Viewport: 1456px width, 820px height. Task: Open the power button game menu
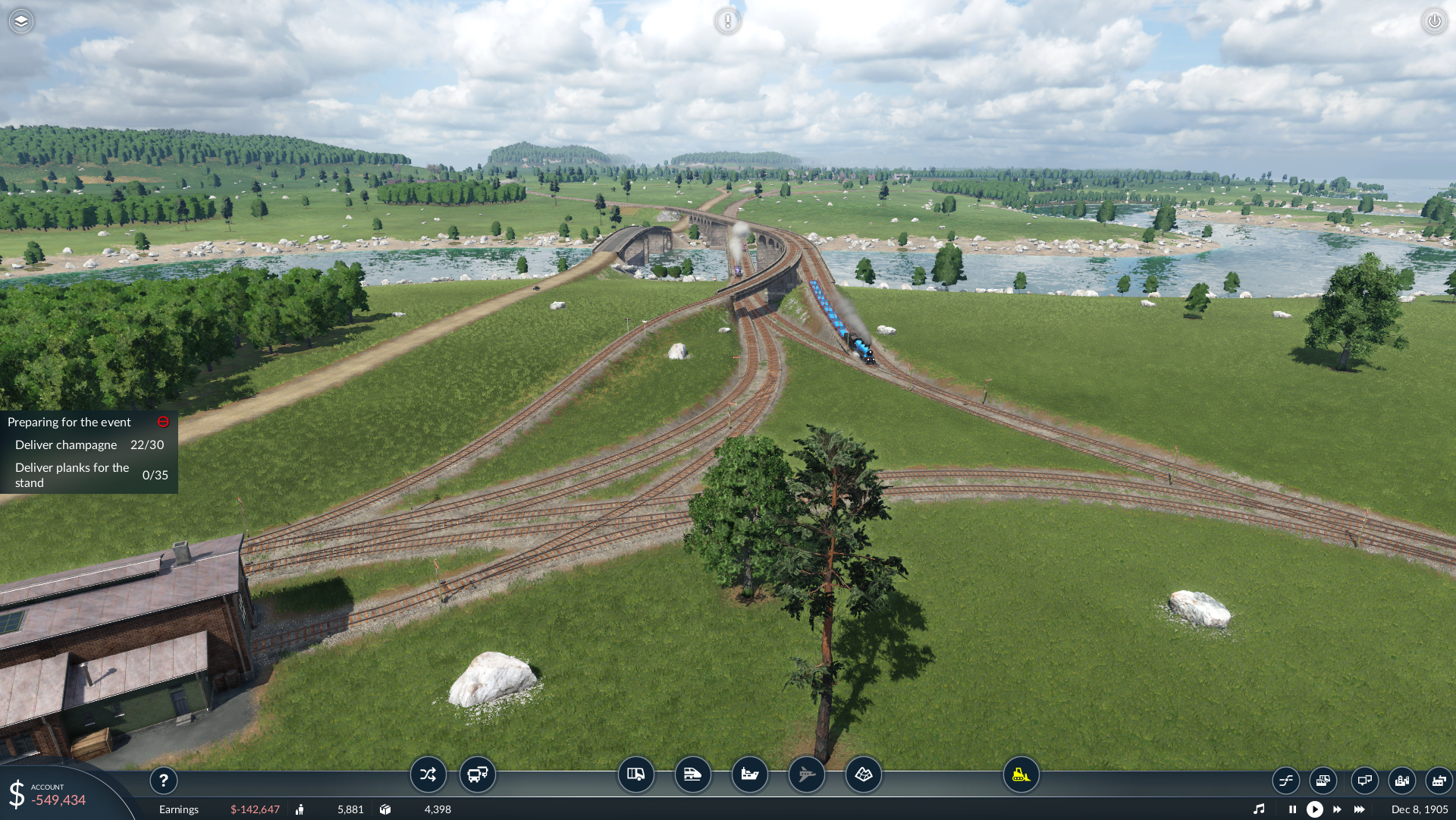(x=1434, y=21)
